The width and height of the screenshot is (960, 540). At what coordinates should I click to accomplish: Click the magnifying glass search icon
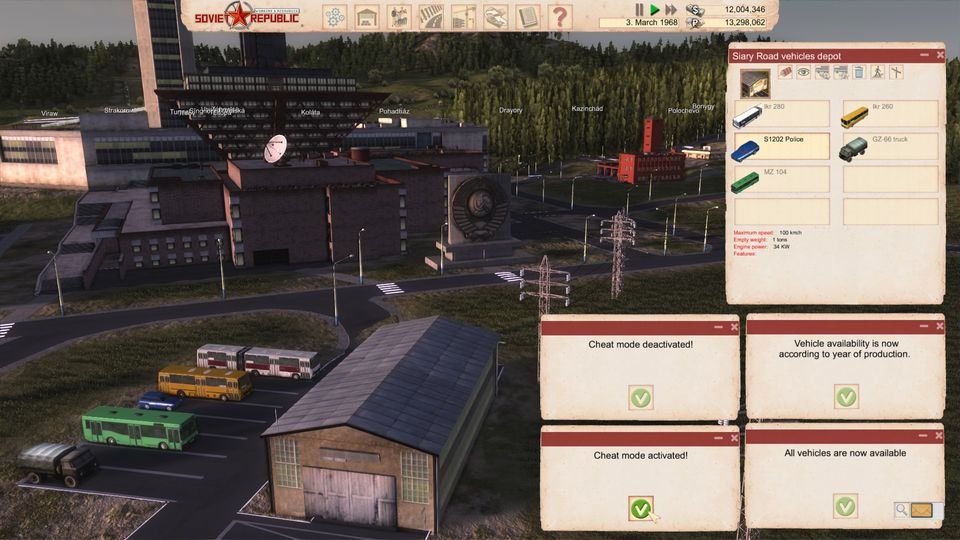coord(901,511)
